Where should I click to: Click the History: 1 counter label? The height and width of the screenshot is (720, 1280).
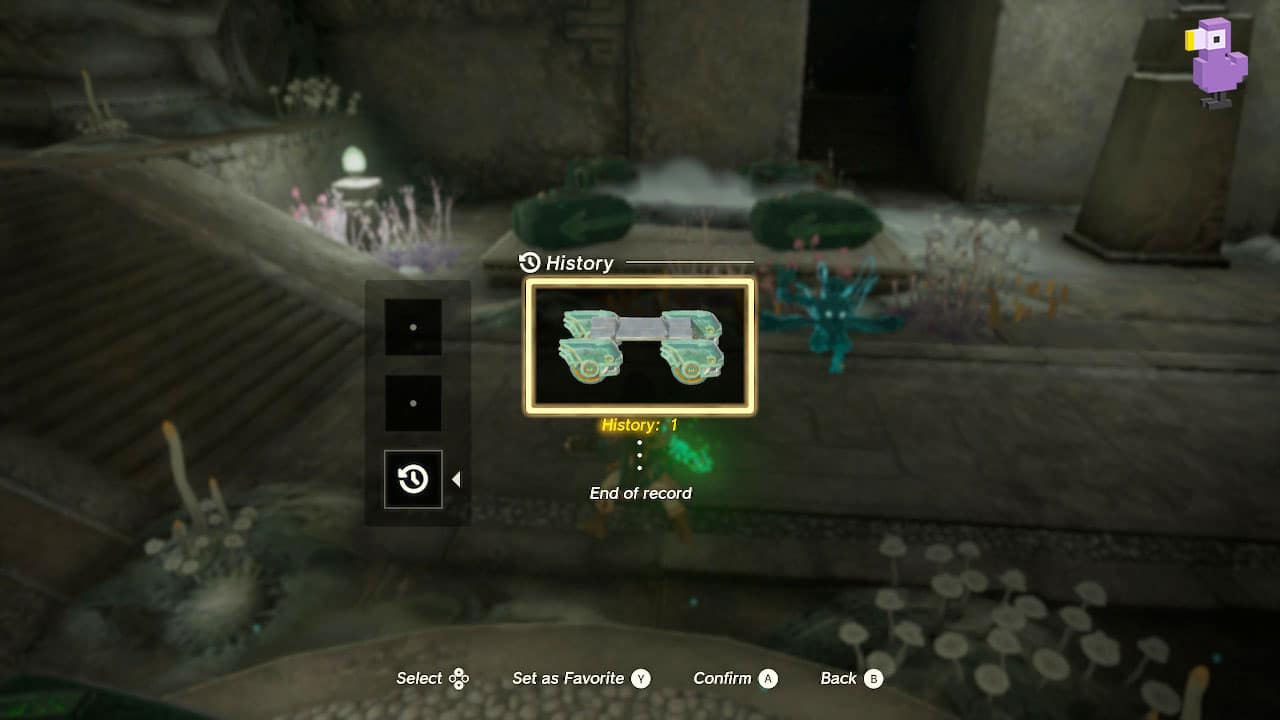[640, 424]
